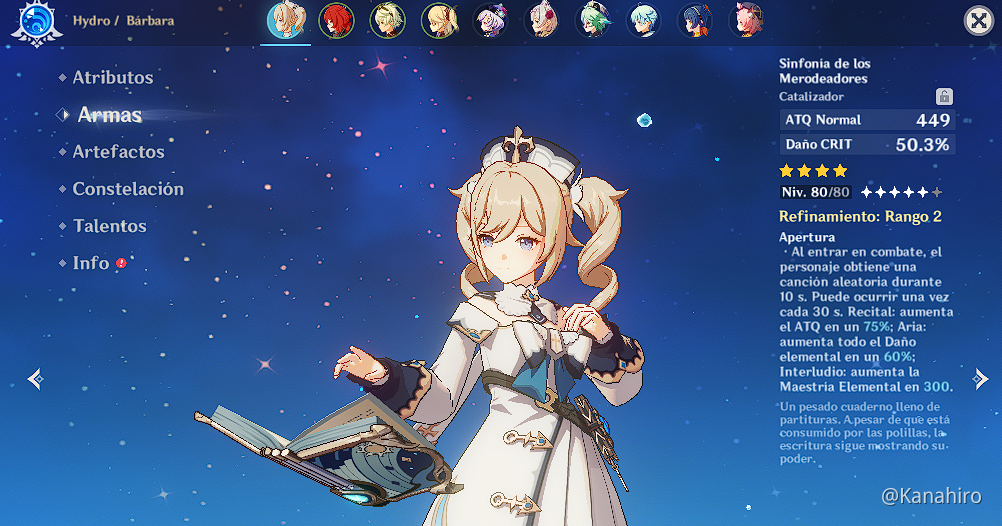
Task: Switch to the next character using the right arrow
Action: (x=981, y=379)
